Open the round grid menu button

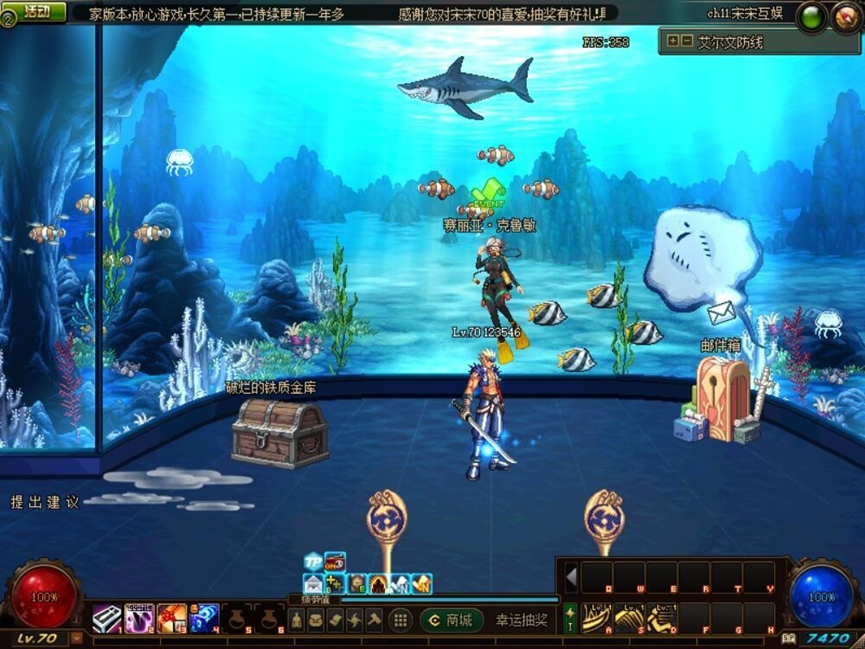[x=400, y=620]
